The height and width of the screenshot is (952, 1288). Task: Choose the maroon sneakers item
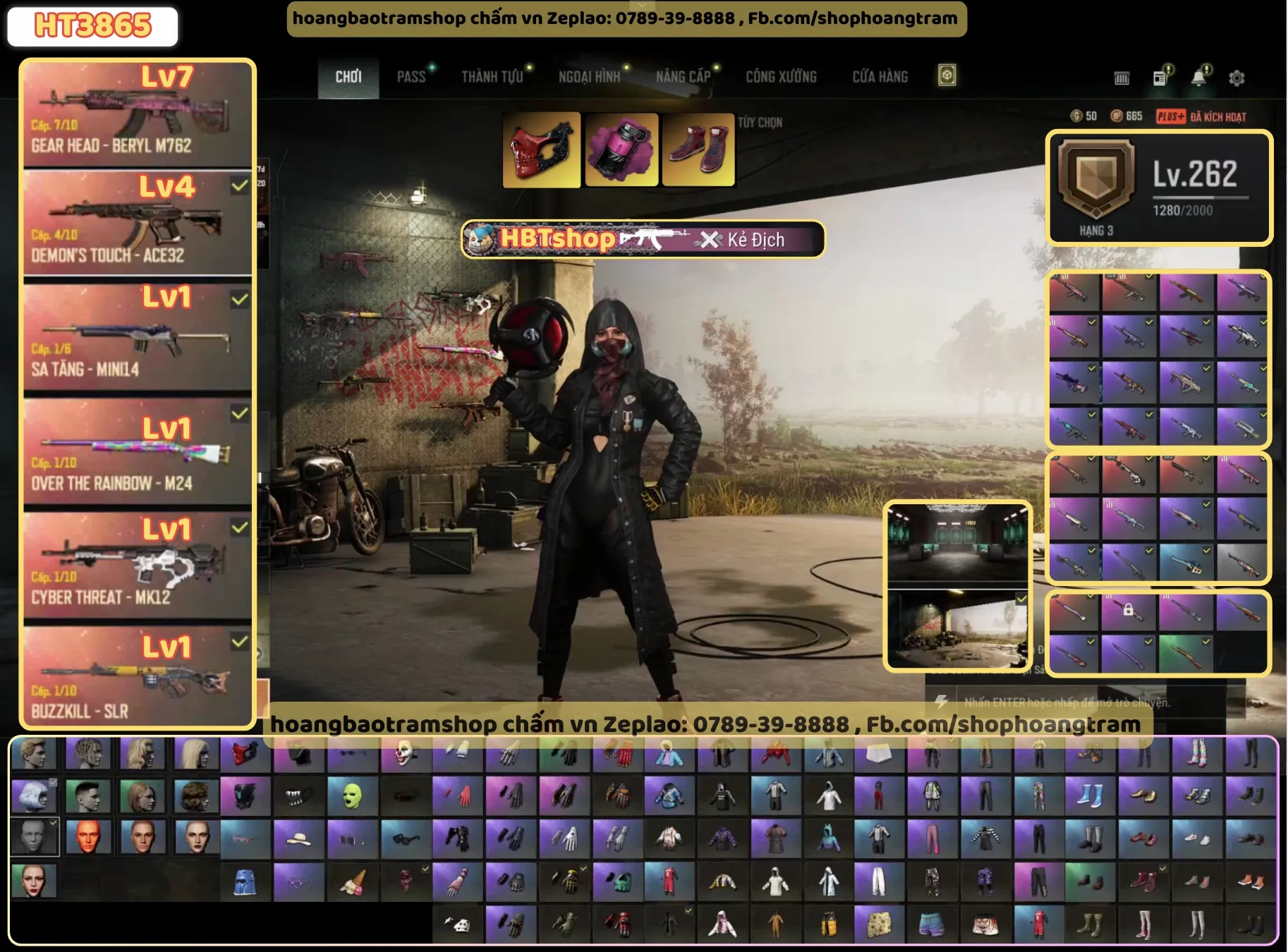pos(698,150)
